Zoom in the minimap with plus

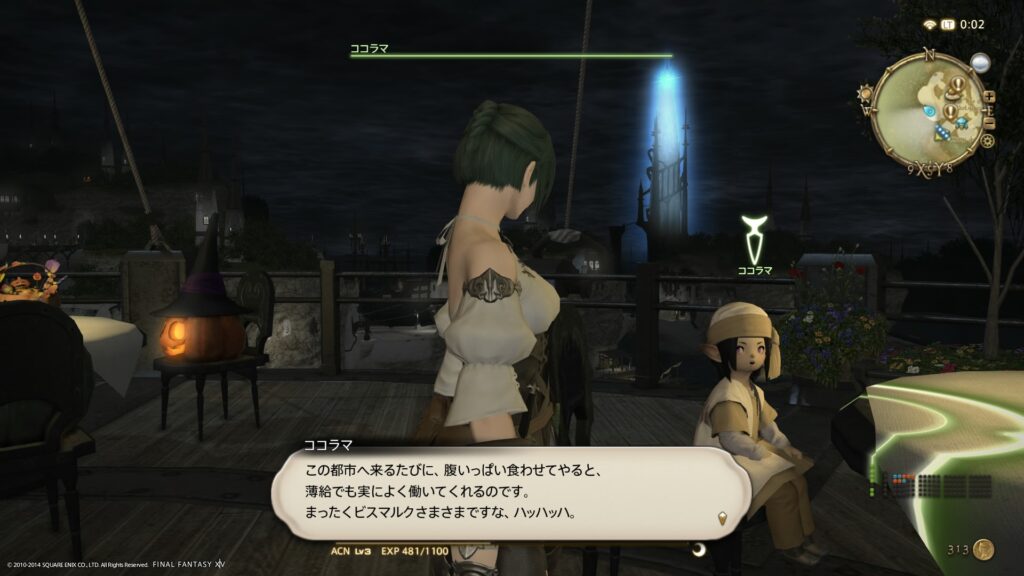click(x=989, y=97)
